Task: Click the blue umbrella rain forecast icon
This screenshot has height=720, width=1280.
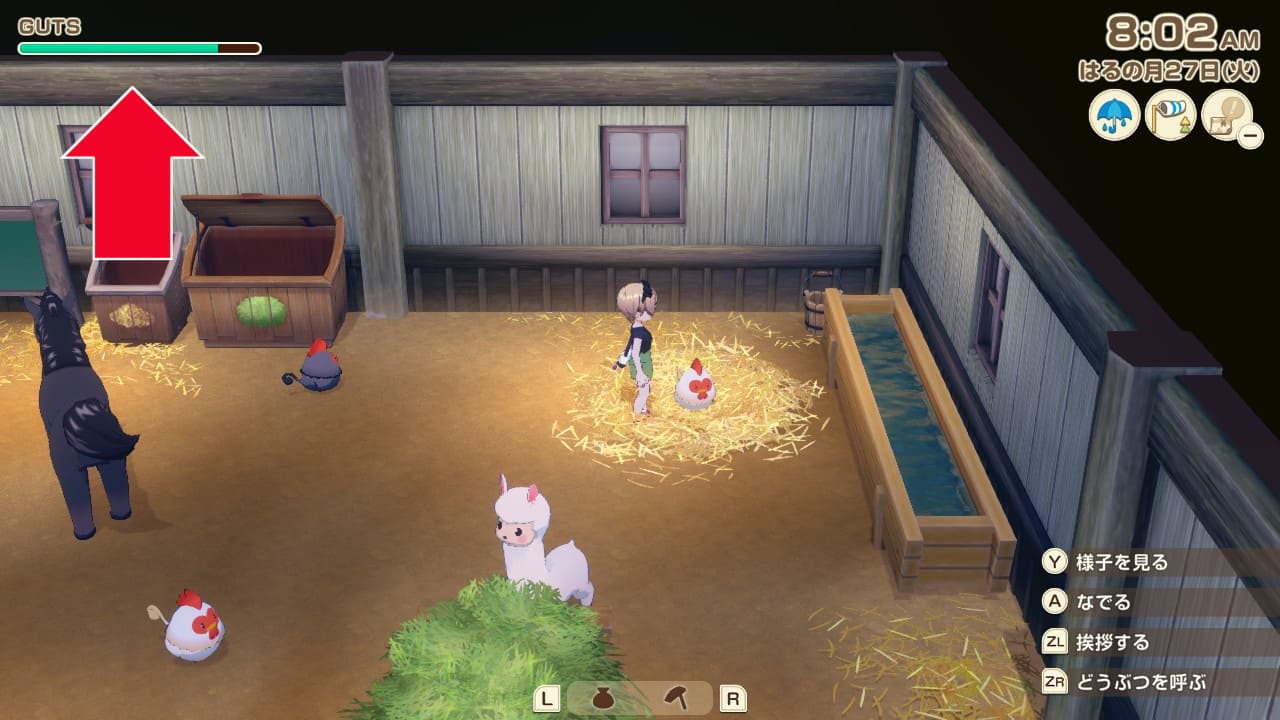Action: click(x=1114, y=115)
